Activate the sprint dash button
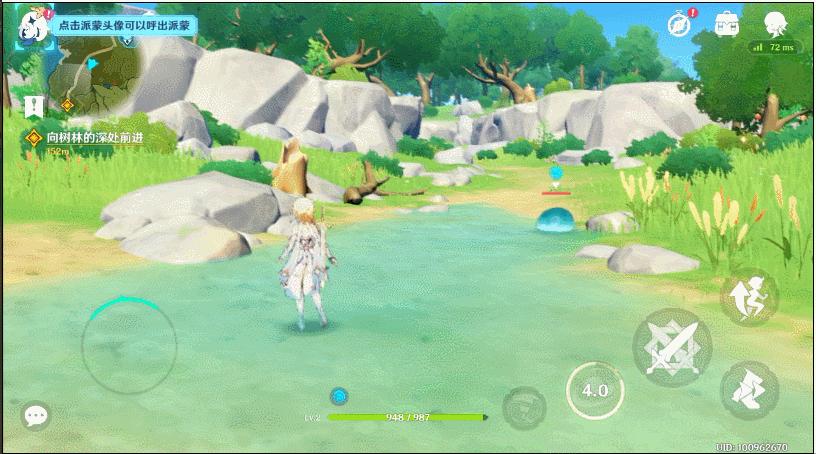 749,389
